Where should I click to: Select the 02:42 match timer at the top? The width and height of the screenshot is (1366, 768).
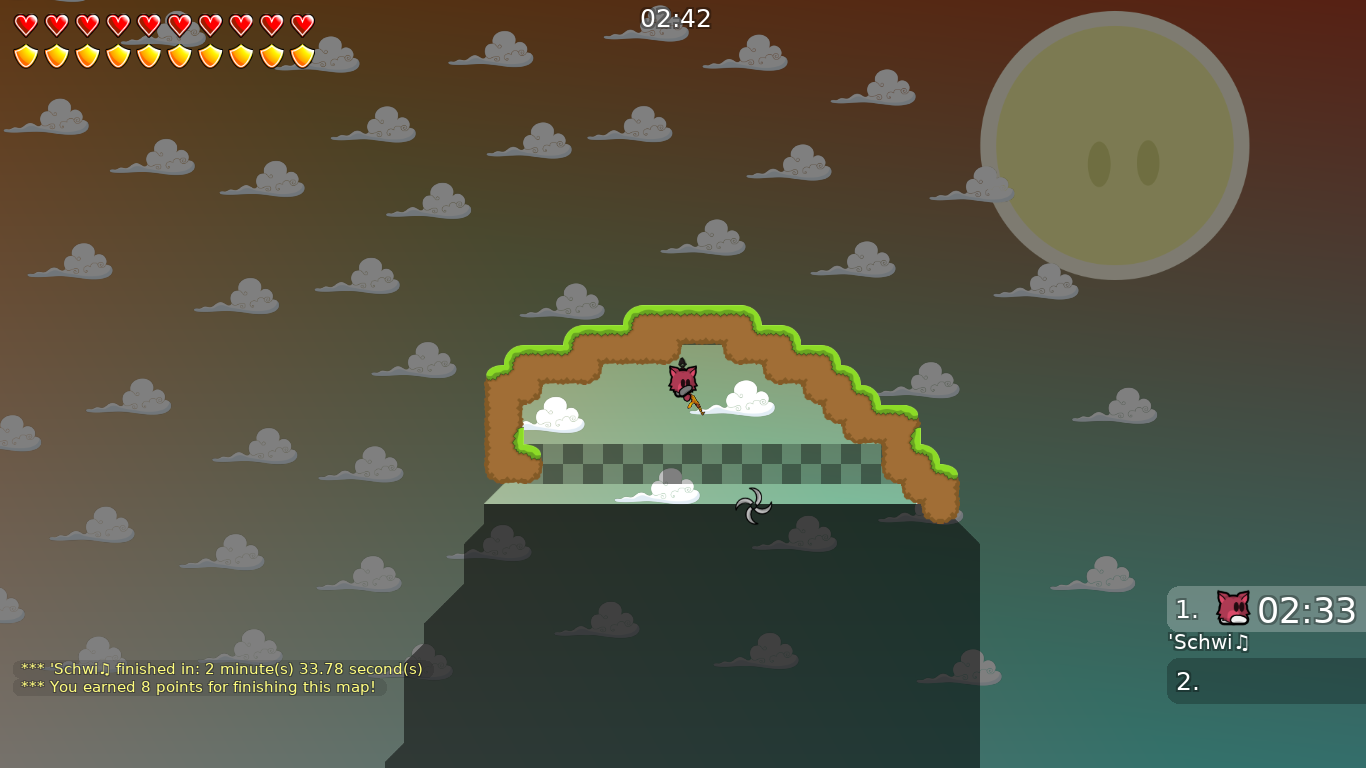pos(673,17)
